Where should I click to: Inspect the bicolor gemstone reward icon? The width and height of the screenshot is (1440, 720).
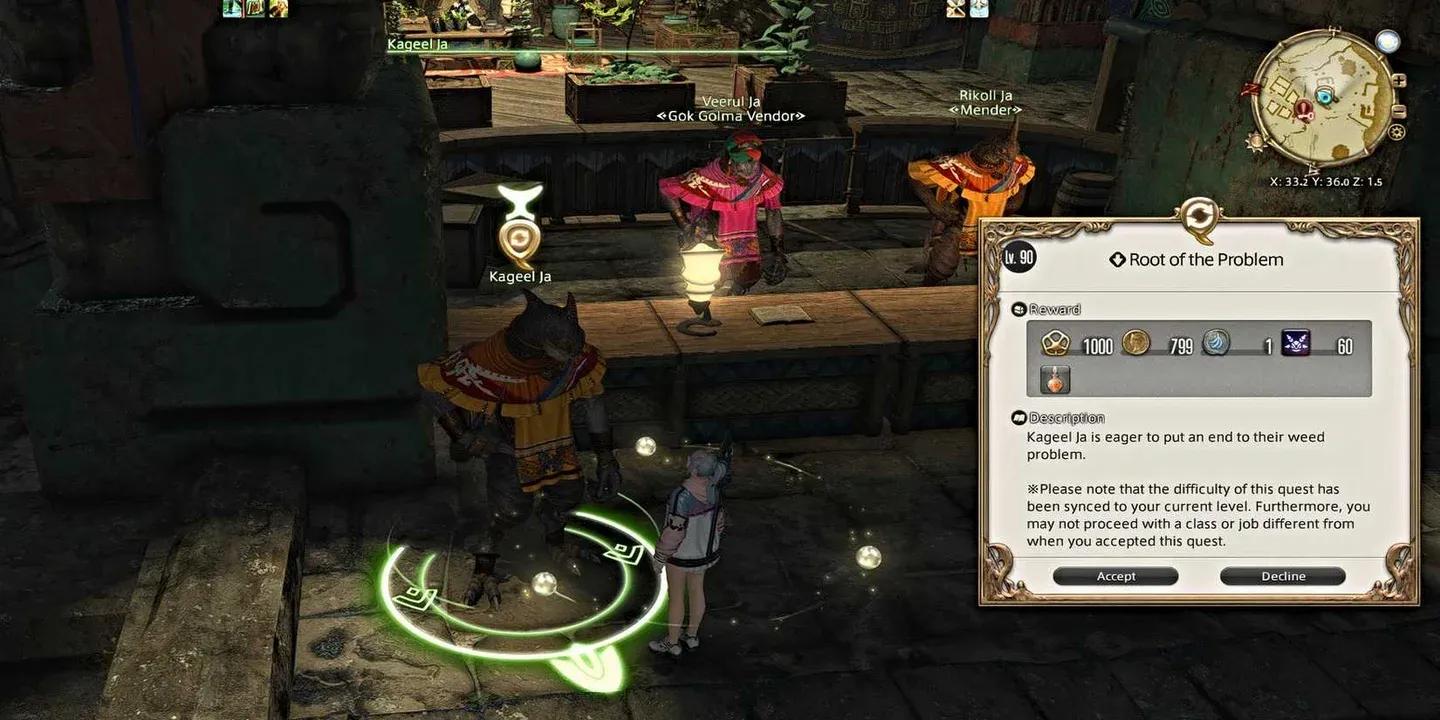[1214, 344]
